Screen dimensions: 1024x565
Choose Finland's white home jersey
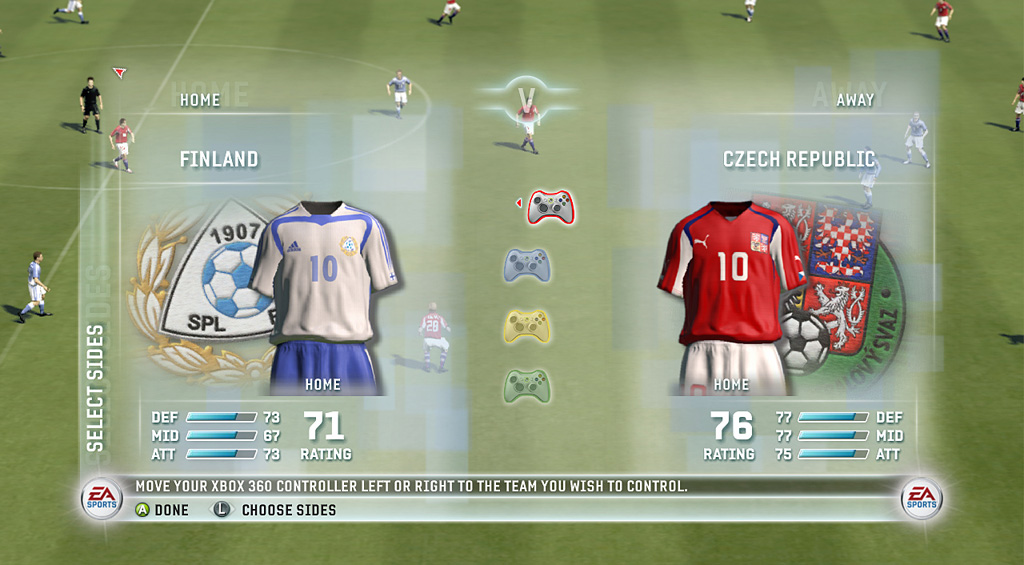323,275
